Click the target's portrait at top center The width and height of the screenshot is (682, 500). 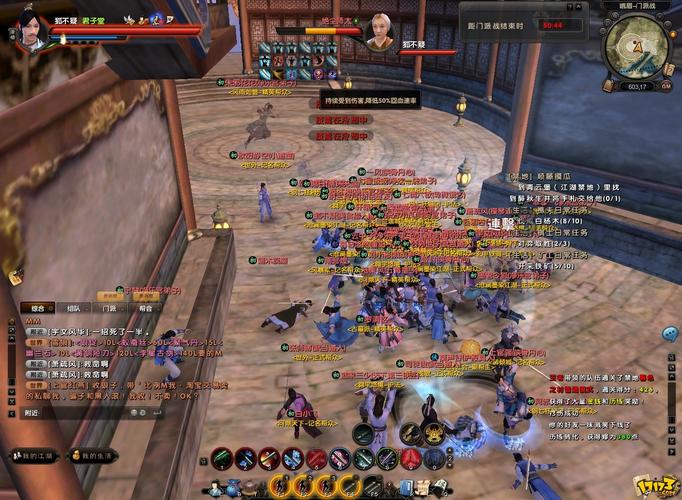tap(381, 31)
